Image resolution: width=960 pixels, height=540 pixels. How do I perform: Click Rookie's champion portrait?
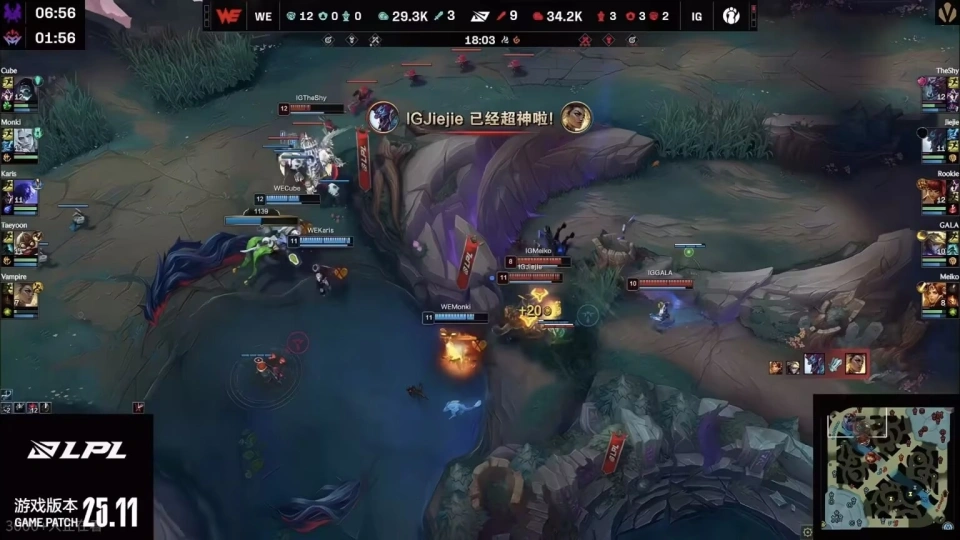pyautogui.click(x=934, y=192)
